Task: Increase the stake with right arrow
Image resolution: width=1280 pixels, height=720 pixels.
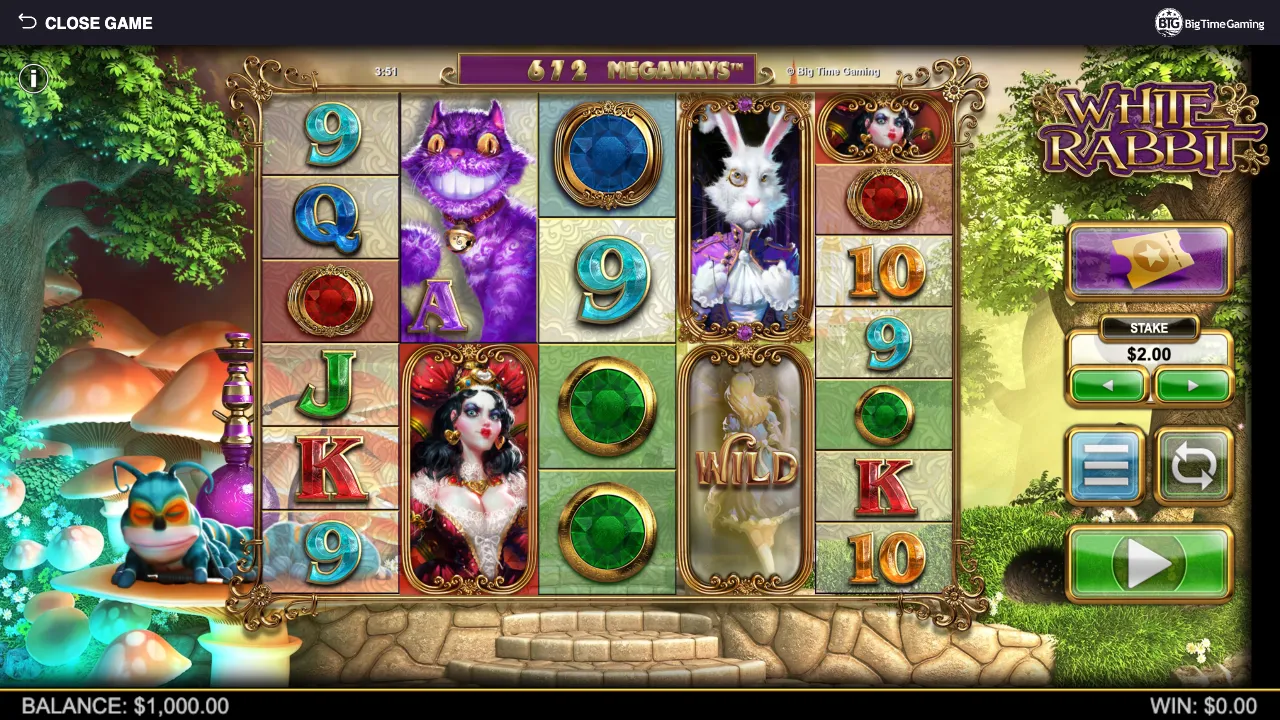Action: [1192, 386]
